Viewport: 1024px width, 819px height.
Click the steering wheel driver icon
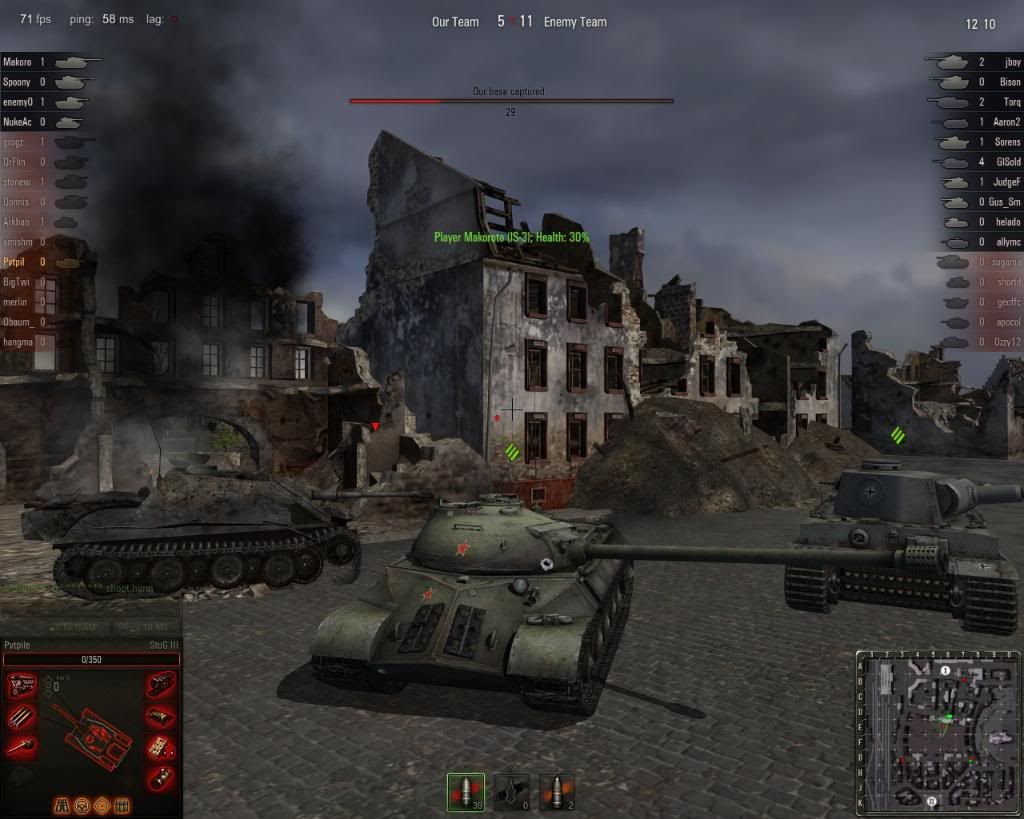(x=82, y=804)
